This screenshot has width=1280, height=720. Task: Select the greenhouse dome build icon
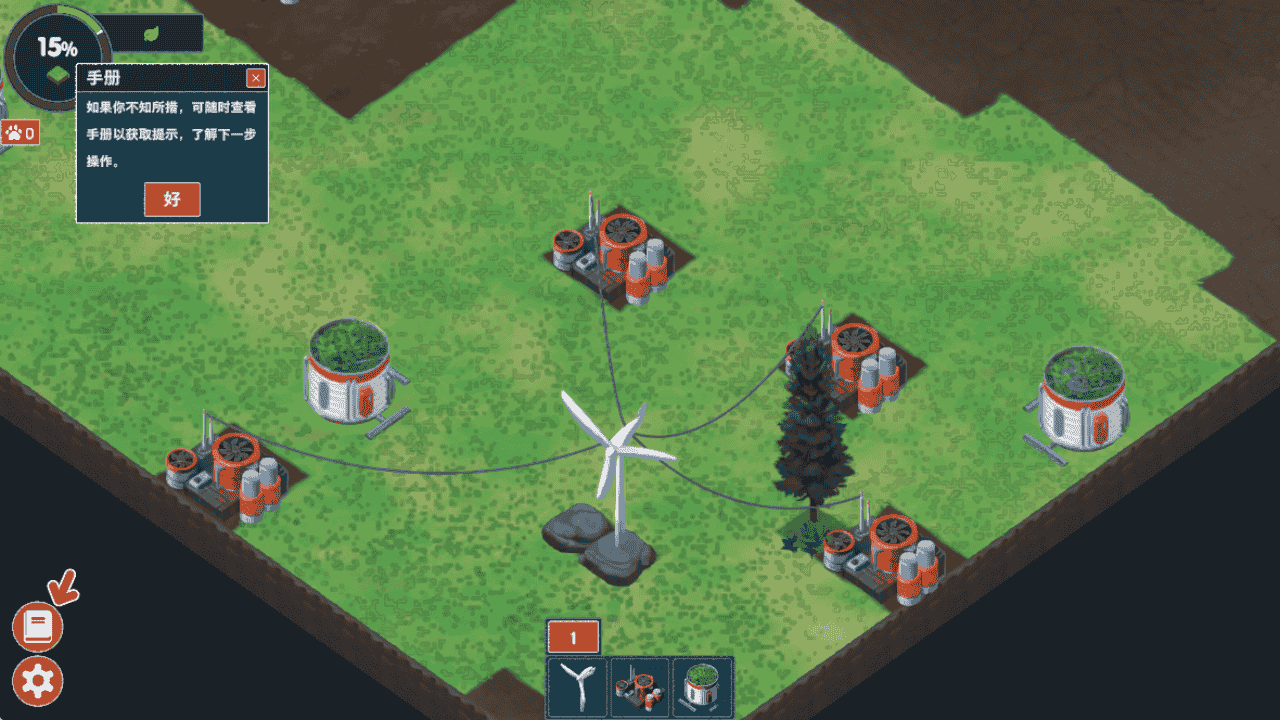[703, 687]
